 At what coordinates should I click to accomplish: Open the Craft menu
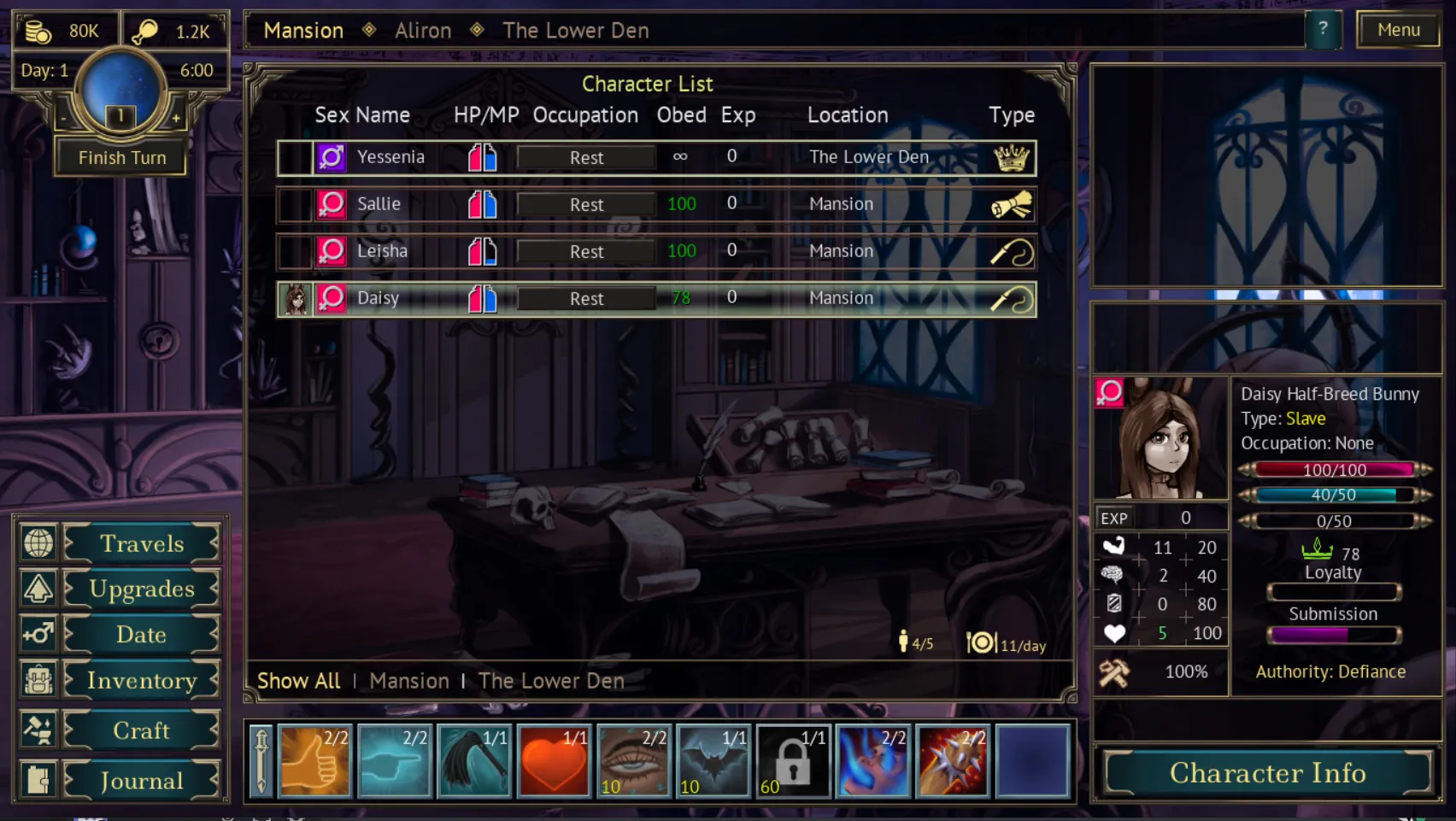pyautogui.click(x=141, y=730)
